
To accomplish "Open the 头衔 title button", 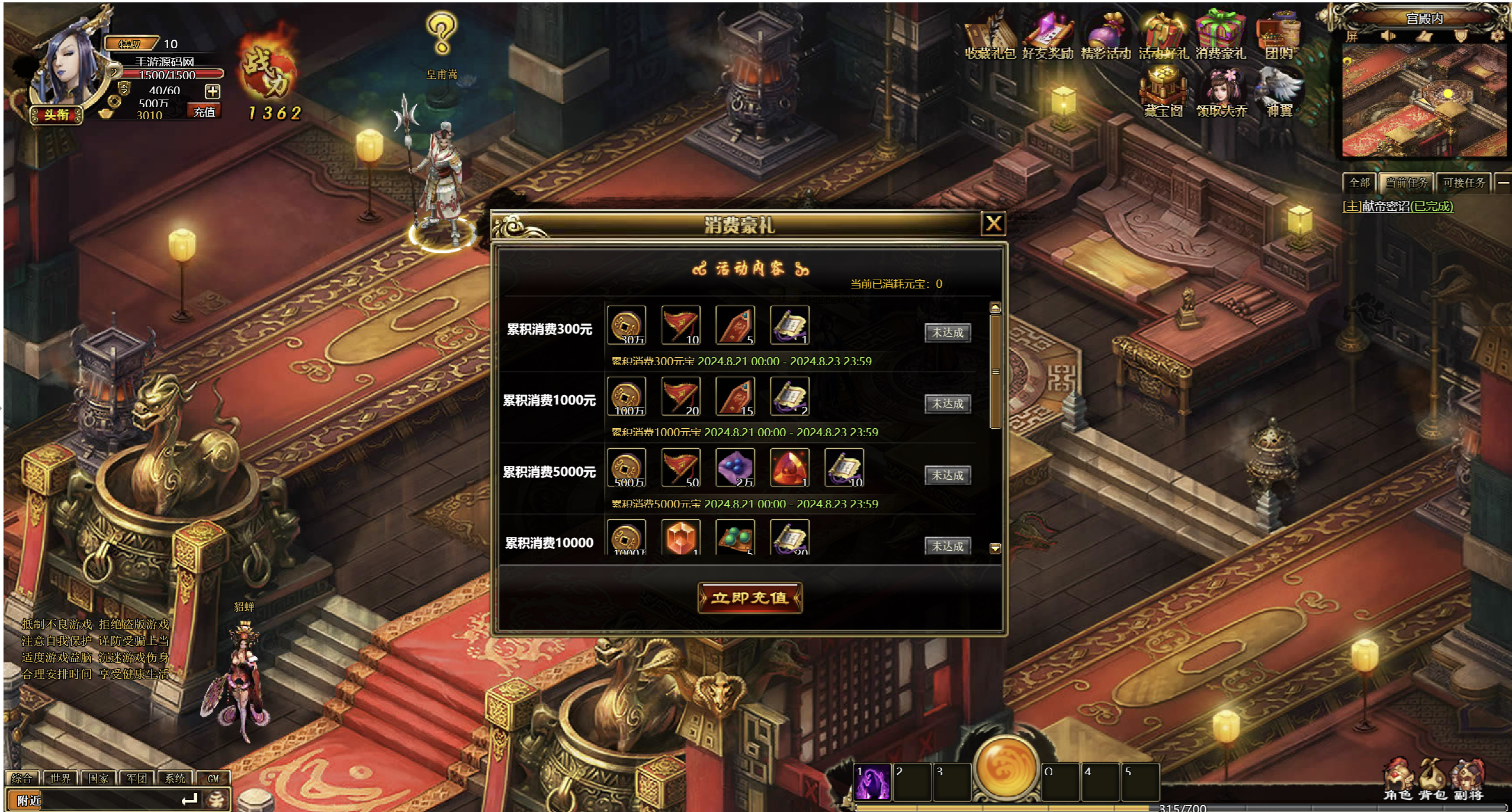I will click(57, 115).
